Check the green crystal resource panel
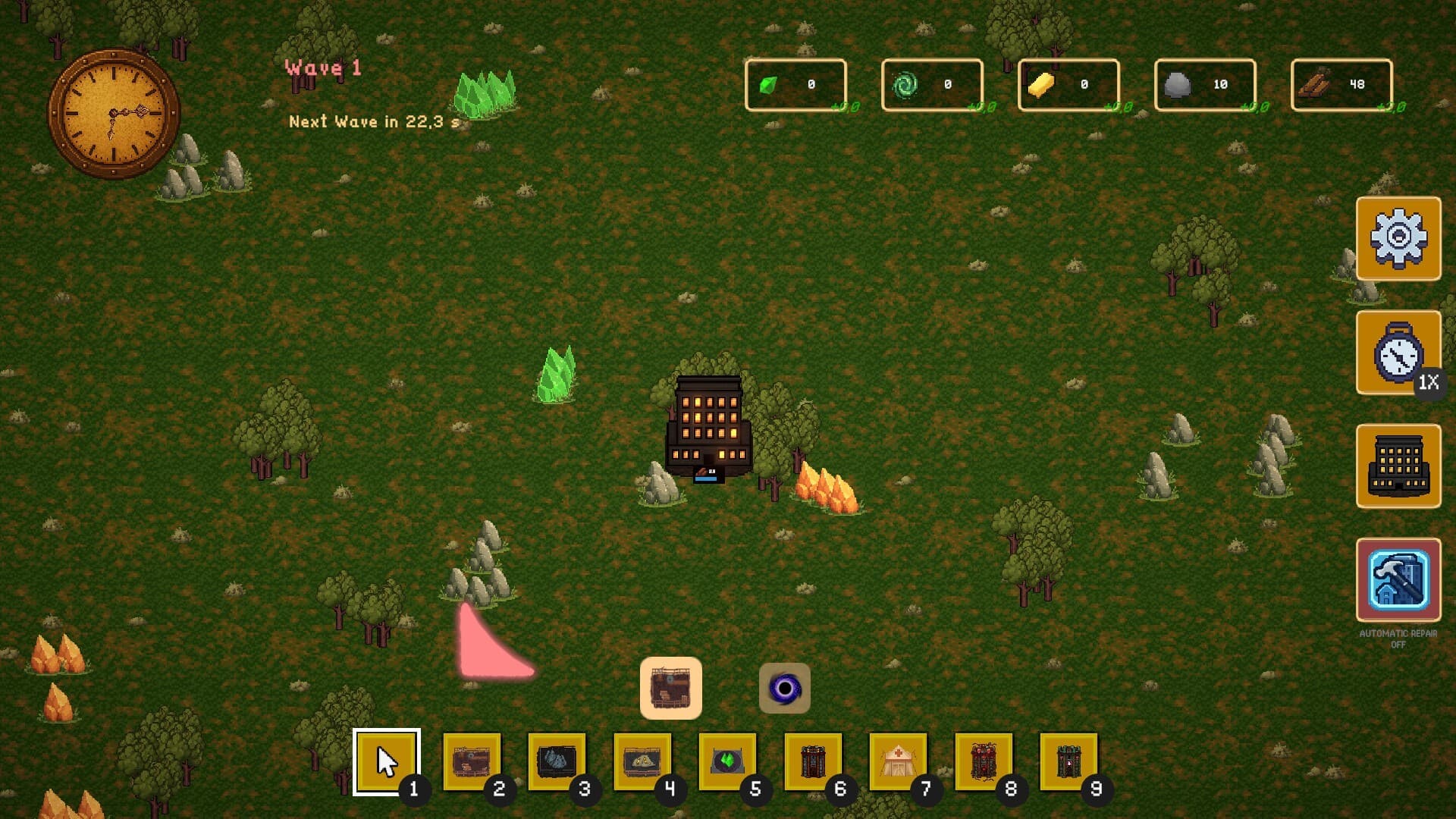Viewport: 1456px width, 819px height. (793, 84)
